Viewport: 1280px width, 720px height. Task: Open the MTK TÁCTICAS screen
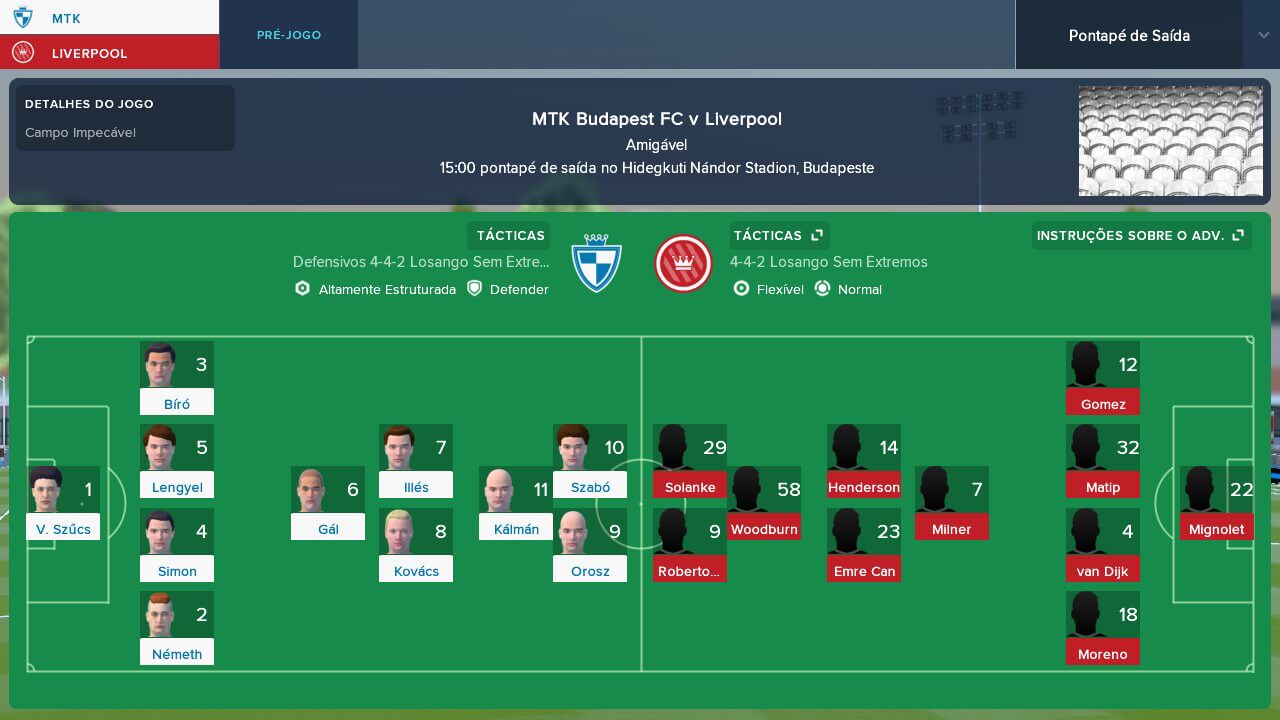point(508,235)
